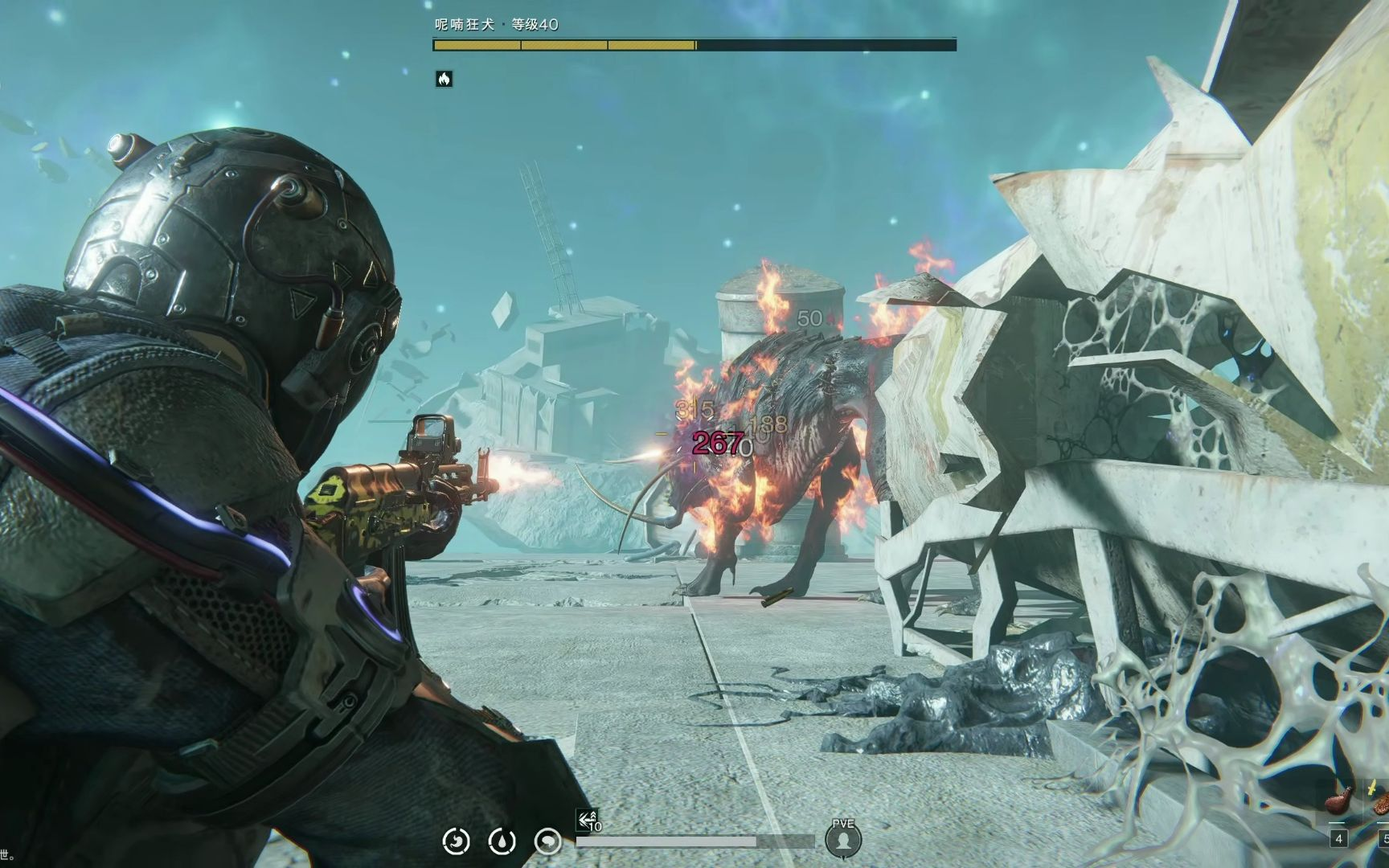Open the brain sanity status icon
Image resolution: width=1389 pixels, height=868 pixels.
(x=548, y=841)
